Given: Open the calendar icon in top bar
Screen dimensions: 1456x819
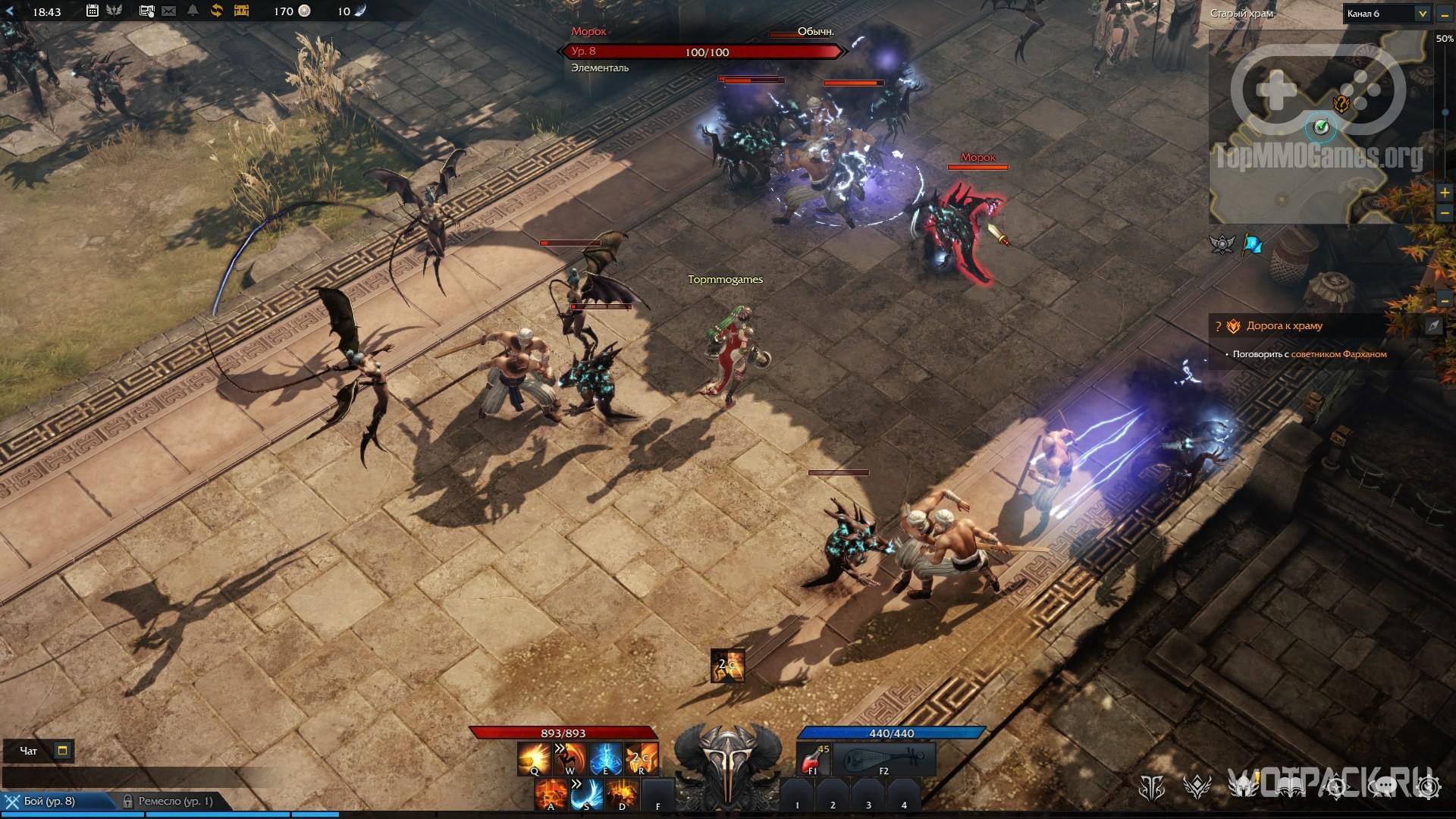Looking at the screenshot, I should 93,11.
